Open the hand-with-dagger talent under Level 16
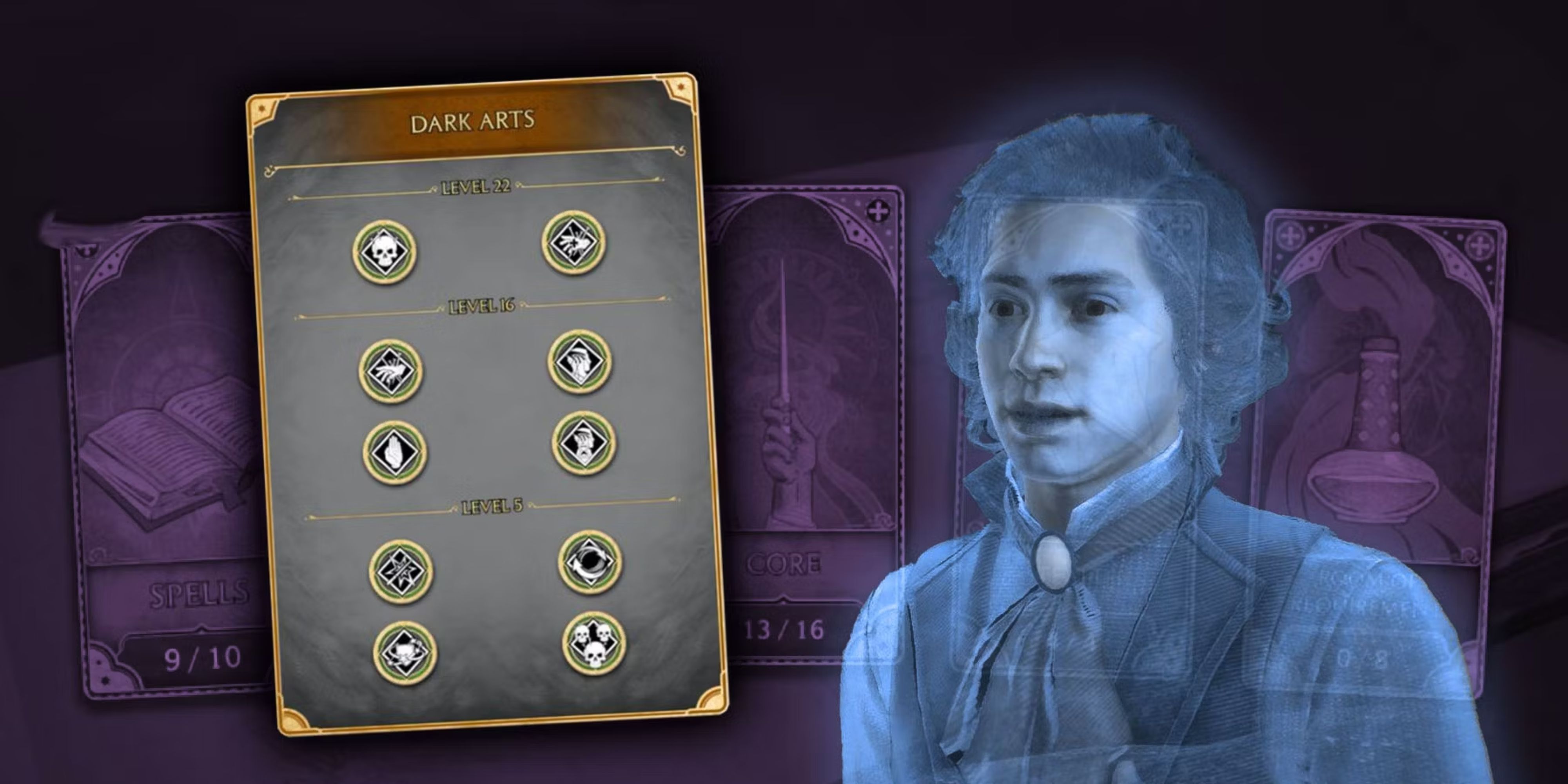1568x784 pixels. point(390,370)
